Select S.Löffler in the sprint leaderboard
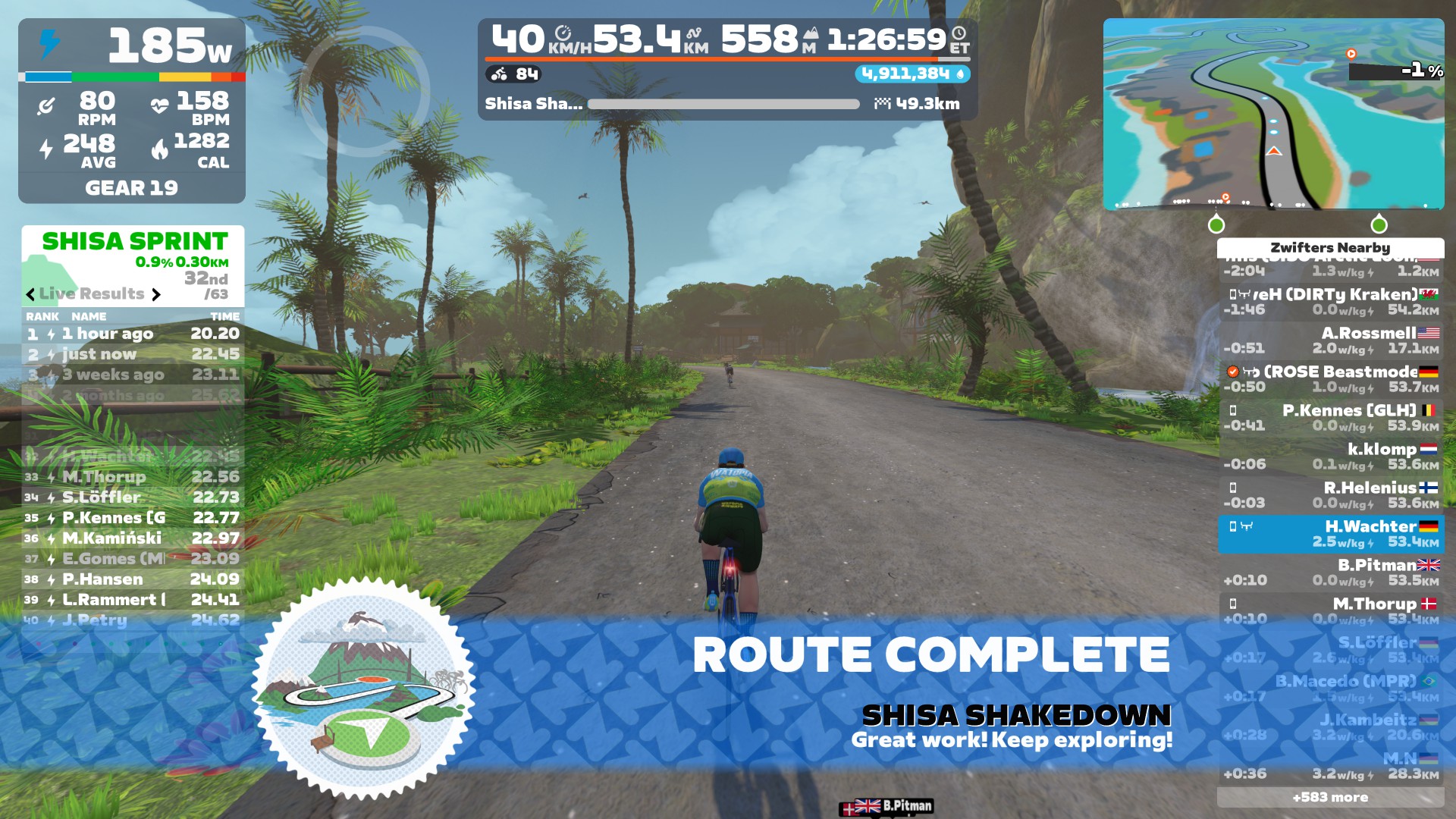The image size is (1456, 819). tap(133, 497)
